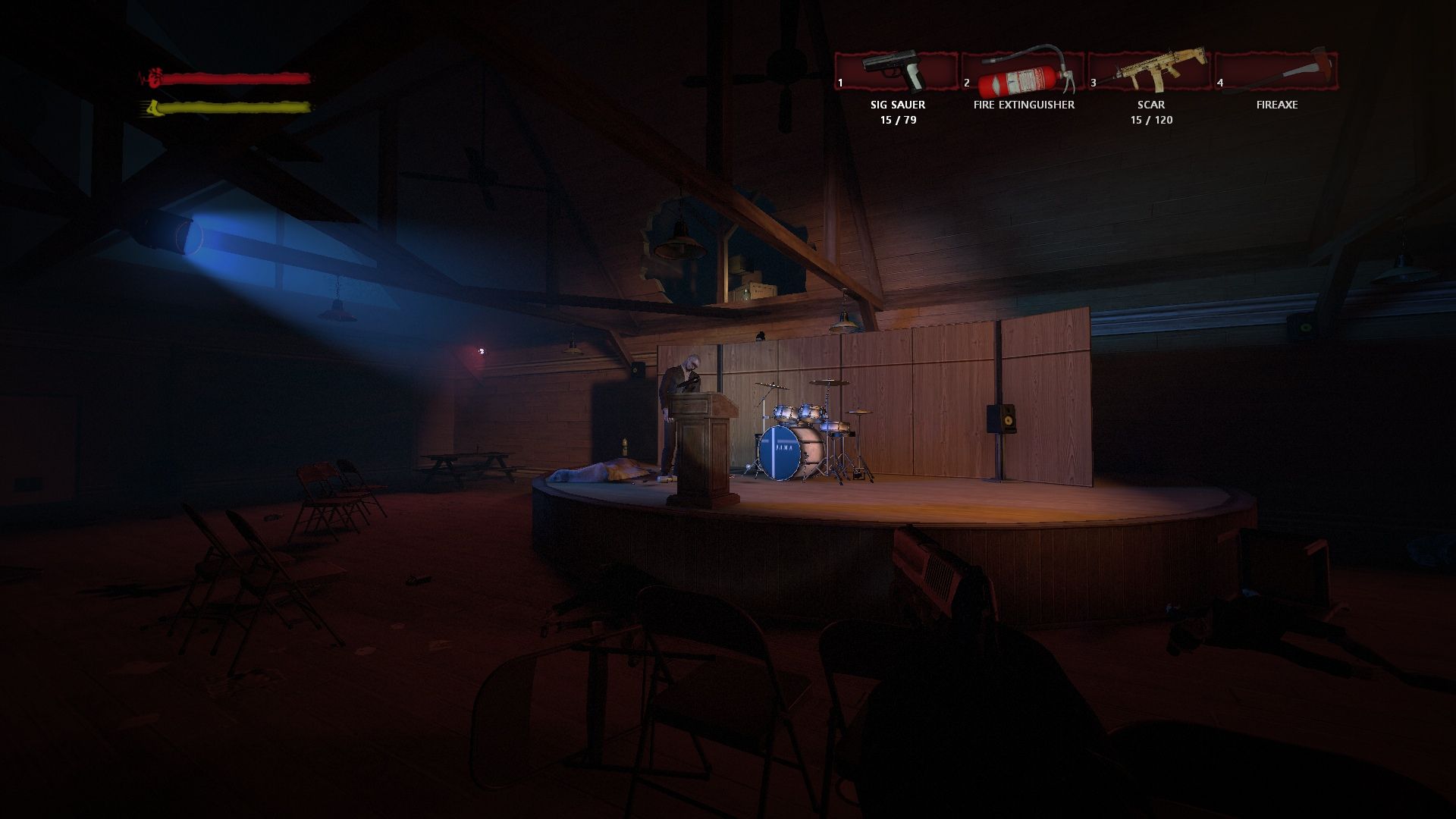This screenshot has height=819, width=1456.
Task: Choose the Fireaxe weapon slot
Action: click(x=1277, y=72)
